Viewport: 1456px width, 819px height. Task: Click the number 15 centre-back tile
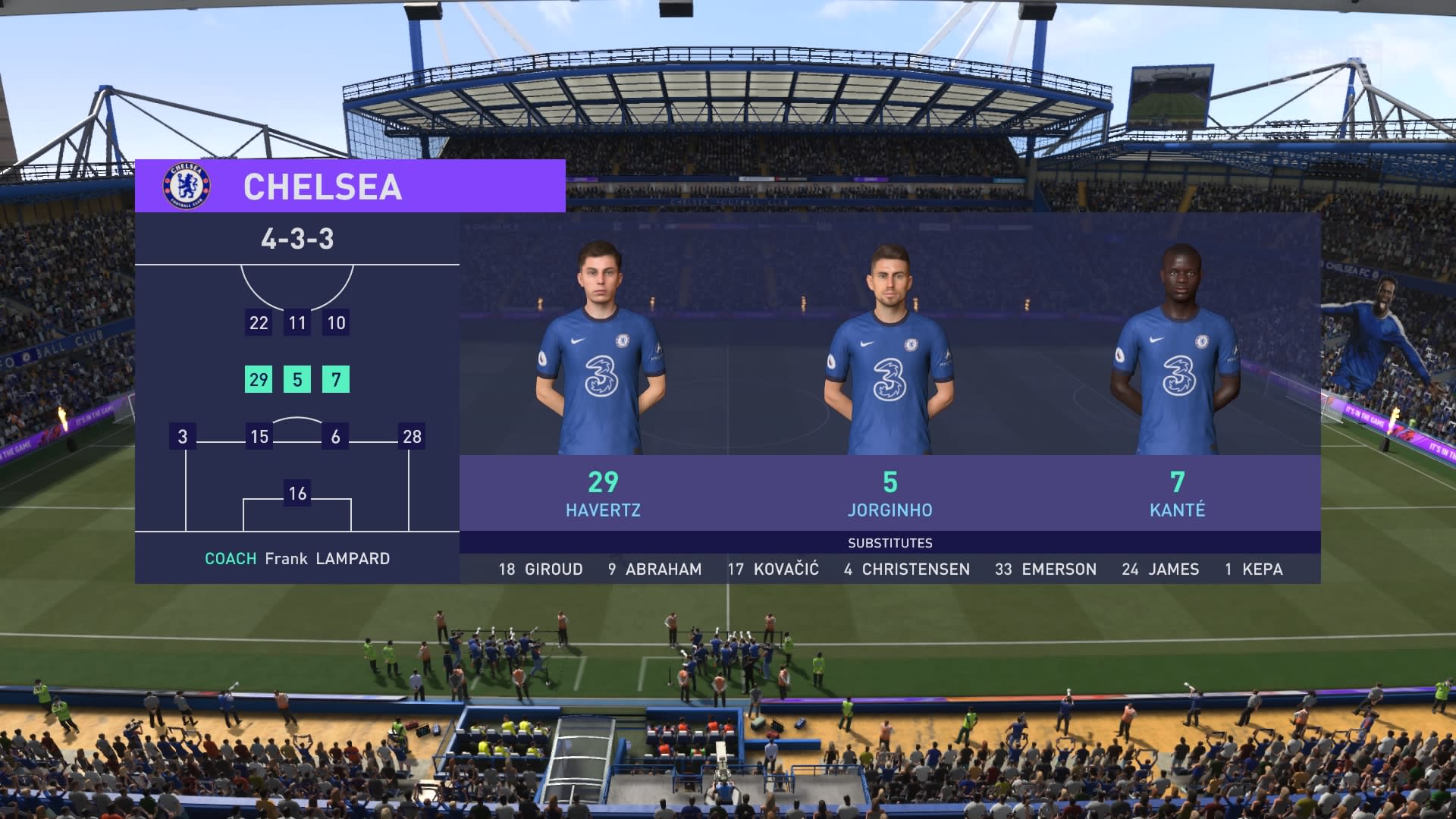pos(259,436)
